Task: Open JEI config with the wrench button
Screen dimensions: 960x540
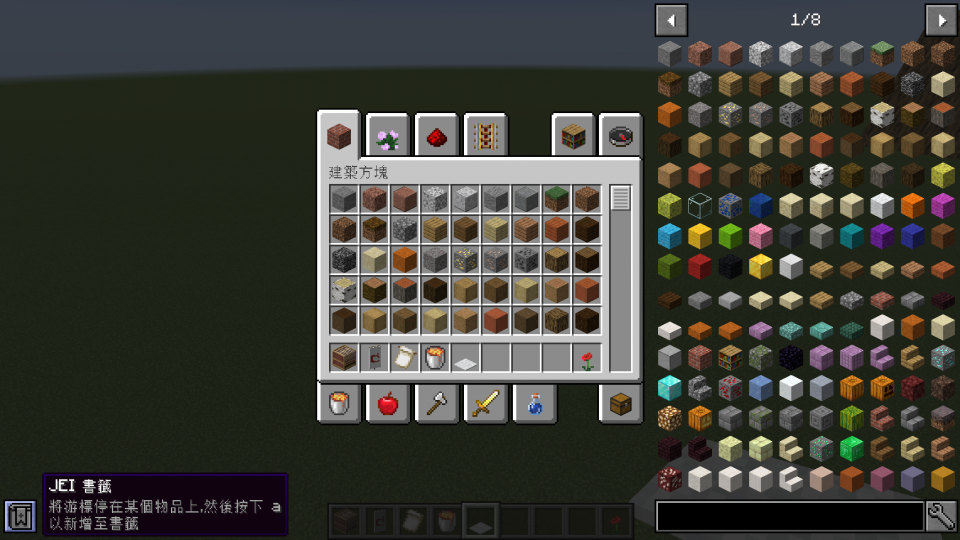Action: [941, 516]
